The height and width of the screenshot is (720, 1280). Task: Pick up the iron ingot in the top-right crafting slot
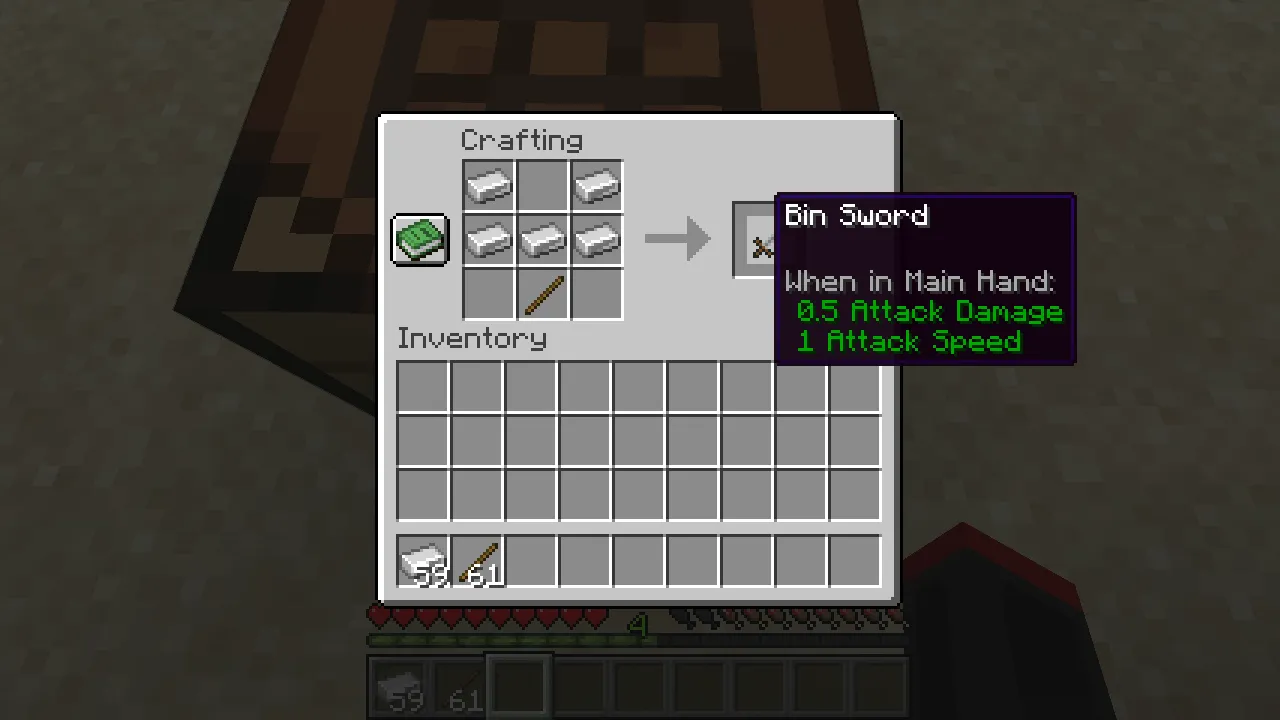597,185
